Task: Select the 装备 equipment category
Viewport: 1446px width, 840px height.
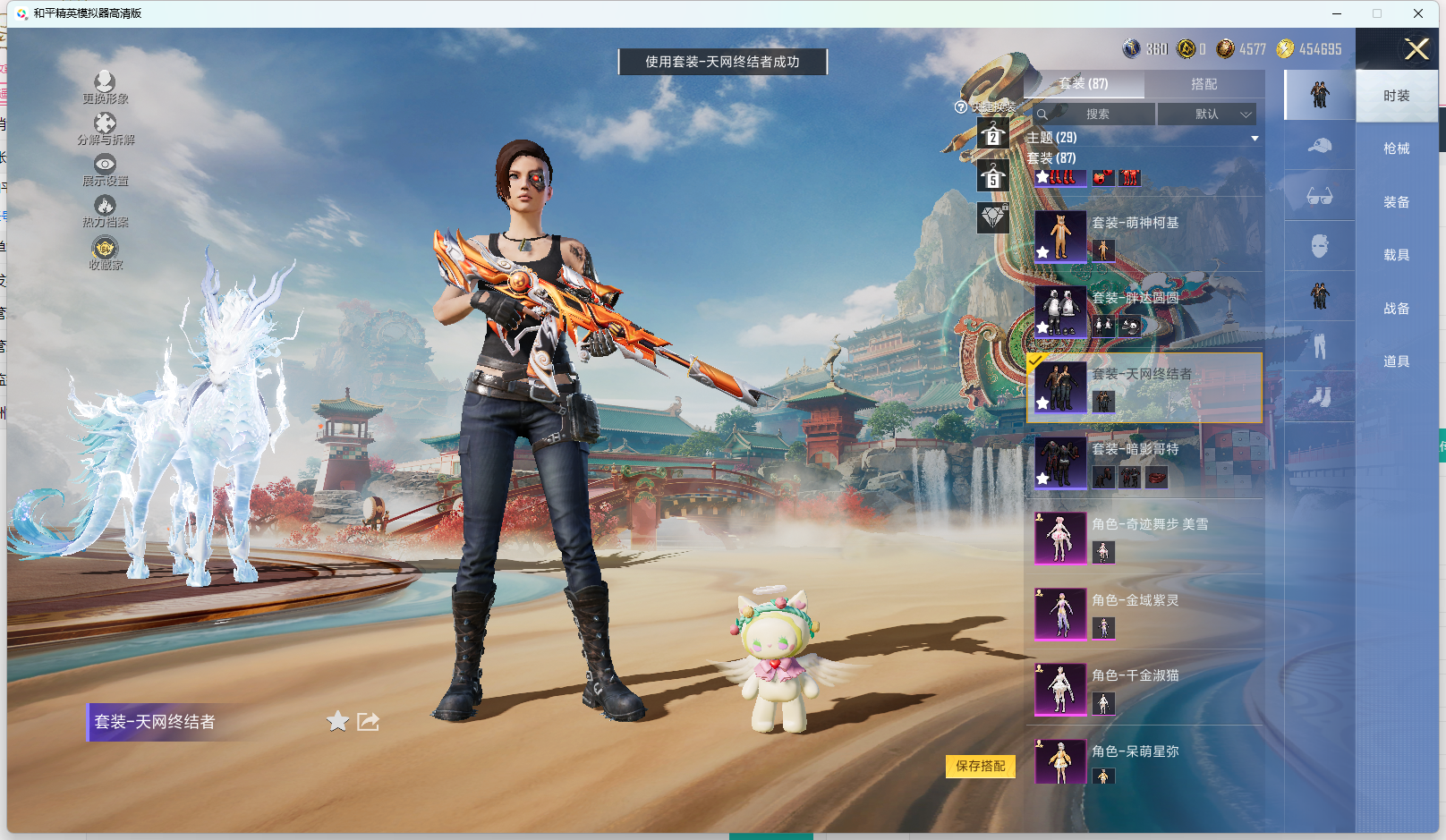Action: click(x=1396, y=202)
